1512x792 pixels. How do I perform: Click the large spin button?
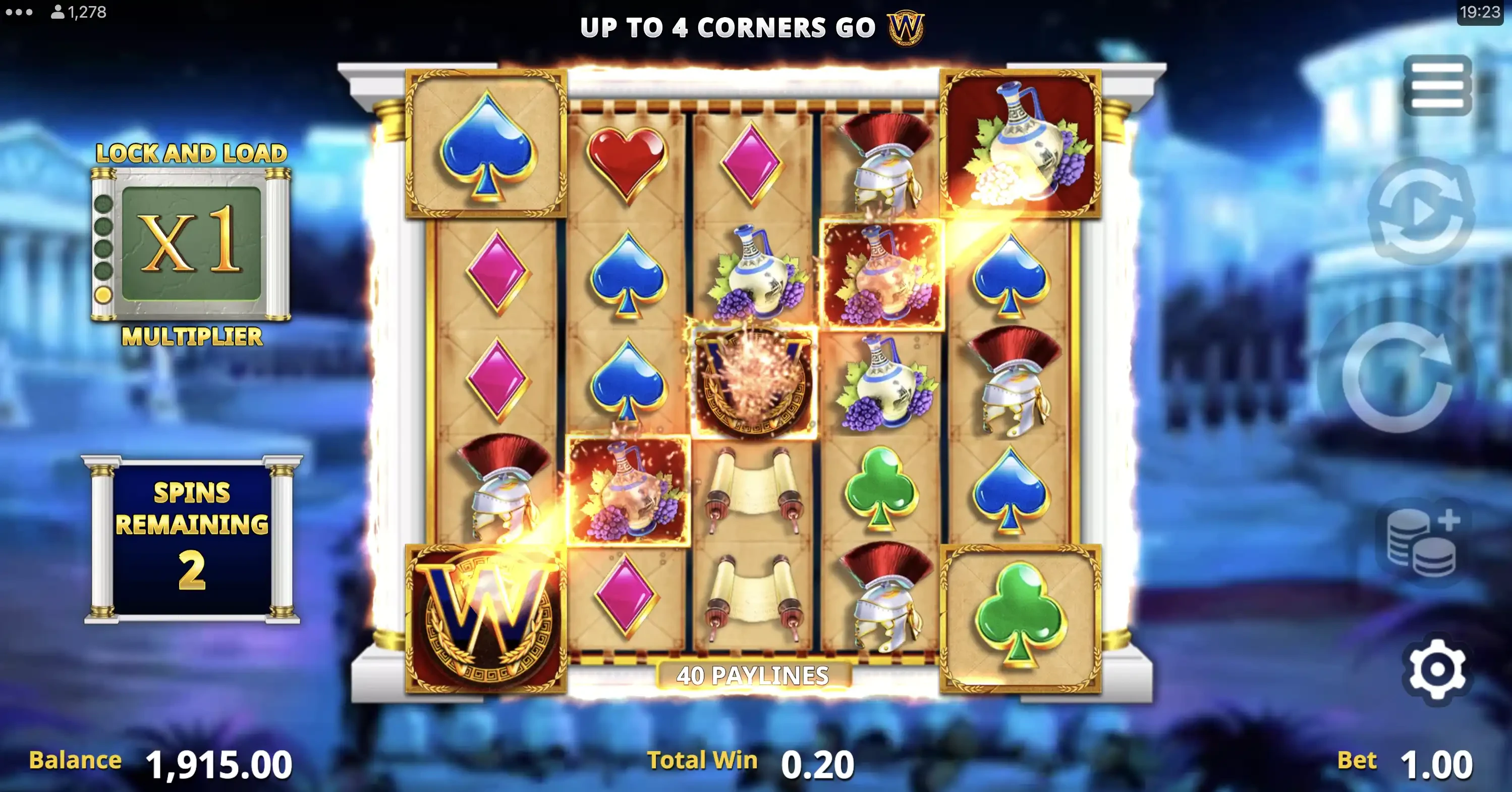1397,377
